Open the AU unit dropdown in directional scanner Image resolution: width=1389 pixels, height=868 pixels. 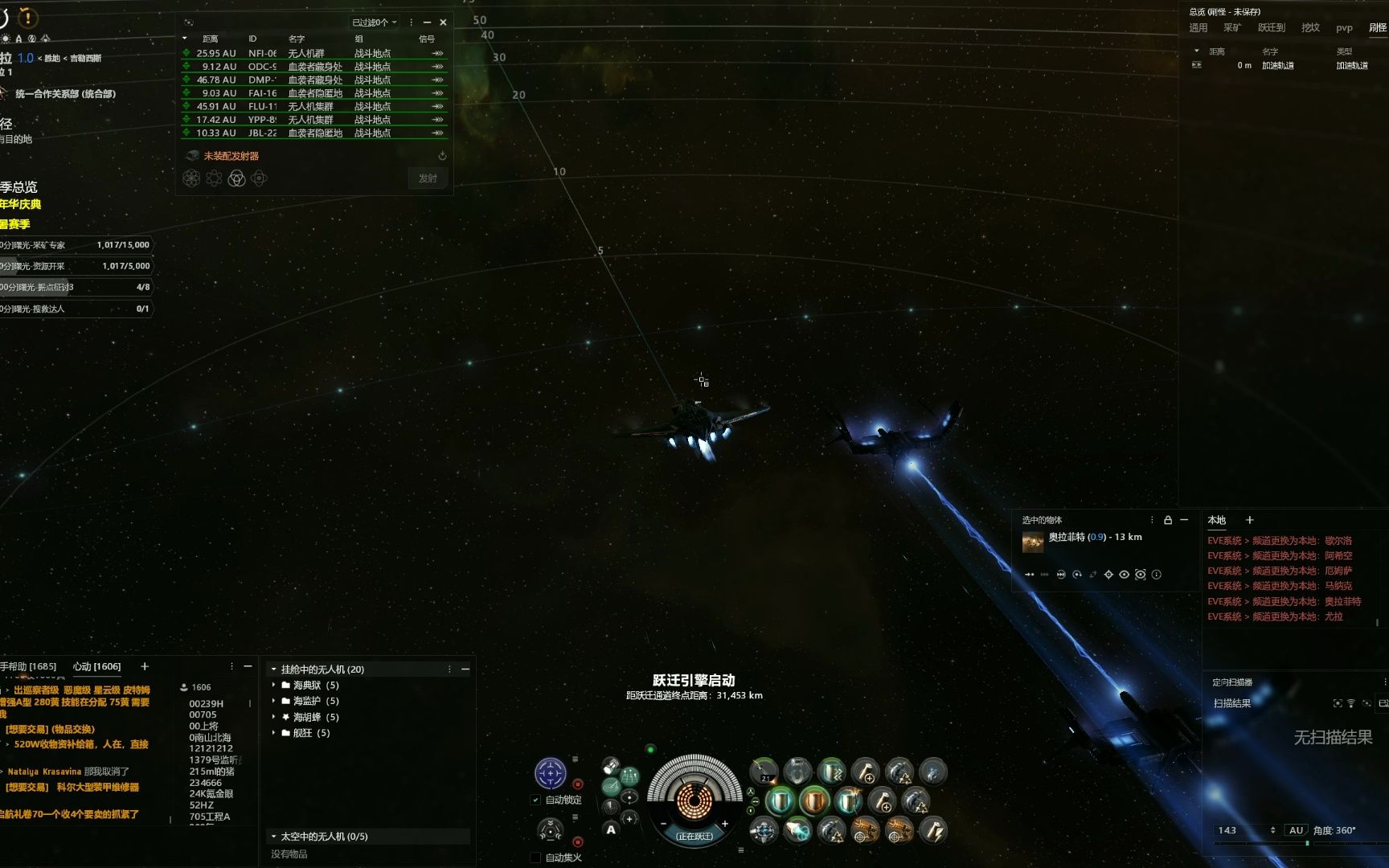coord(1296,830)
